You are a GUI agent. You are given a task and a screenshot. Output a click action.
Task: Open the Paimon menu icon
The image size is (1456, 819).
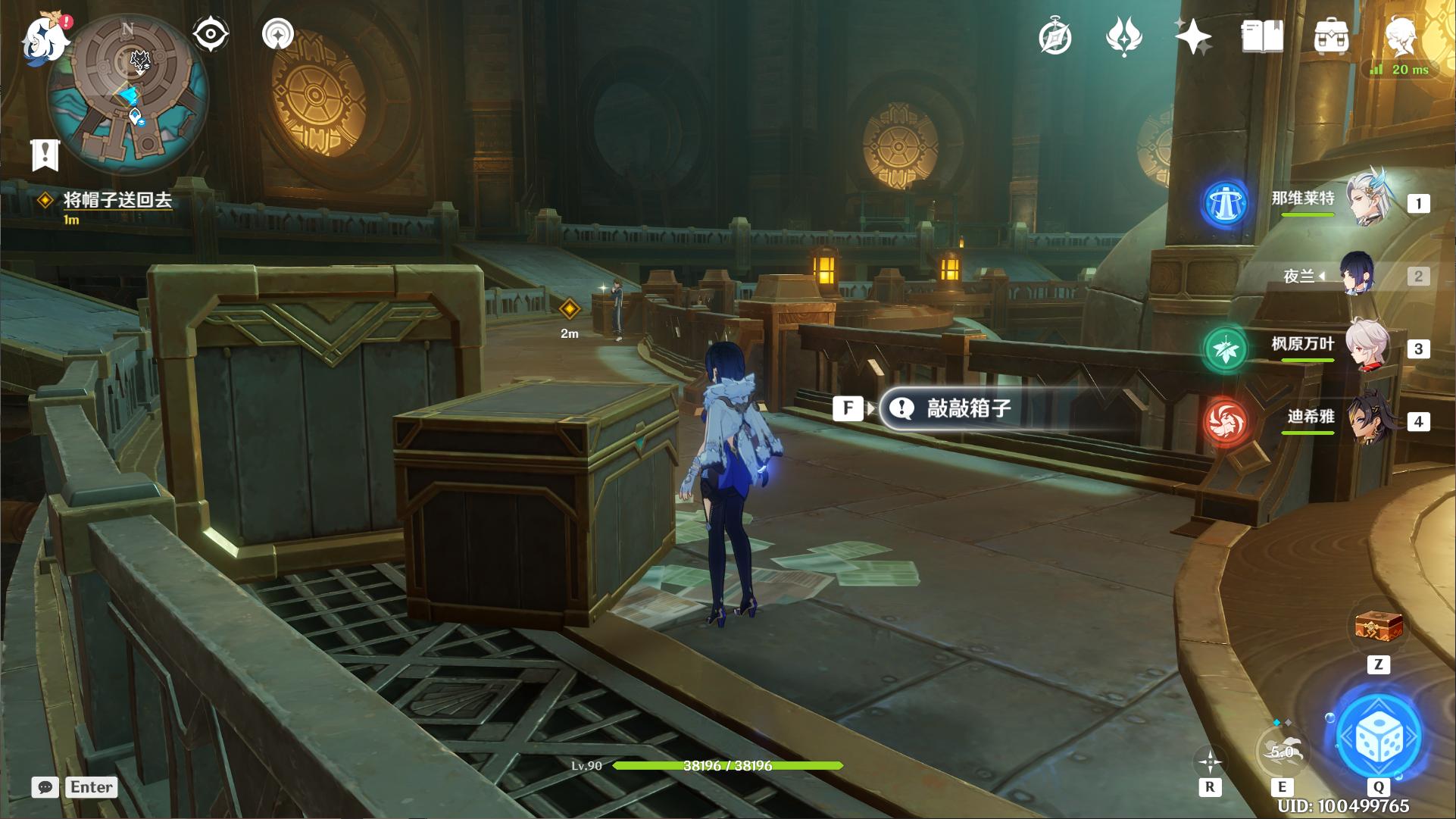coord(44,38)
